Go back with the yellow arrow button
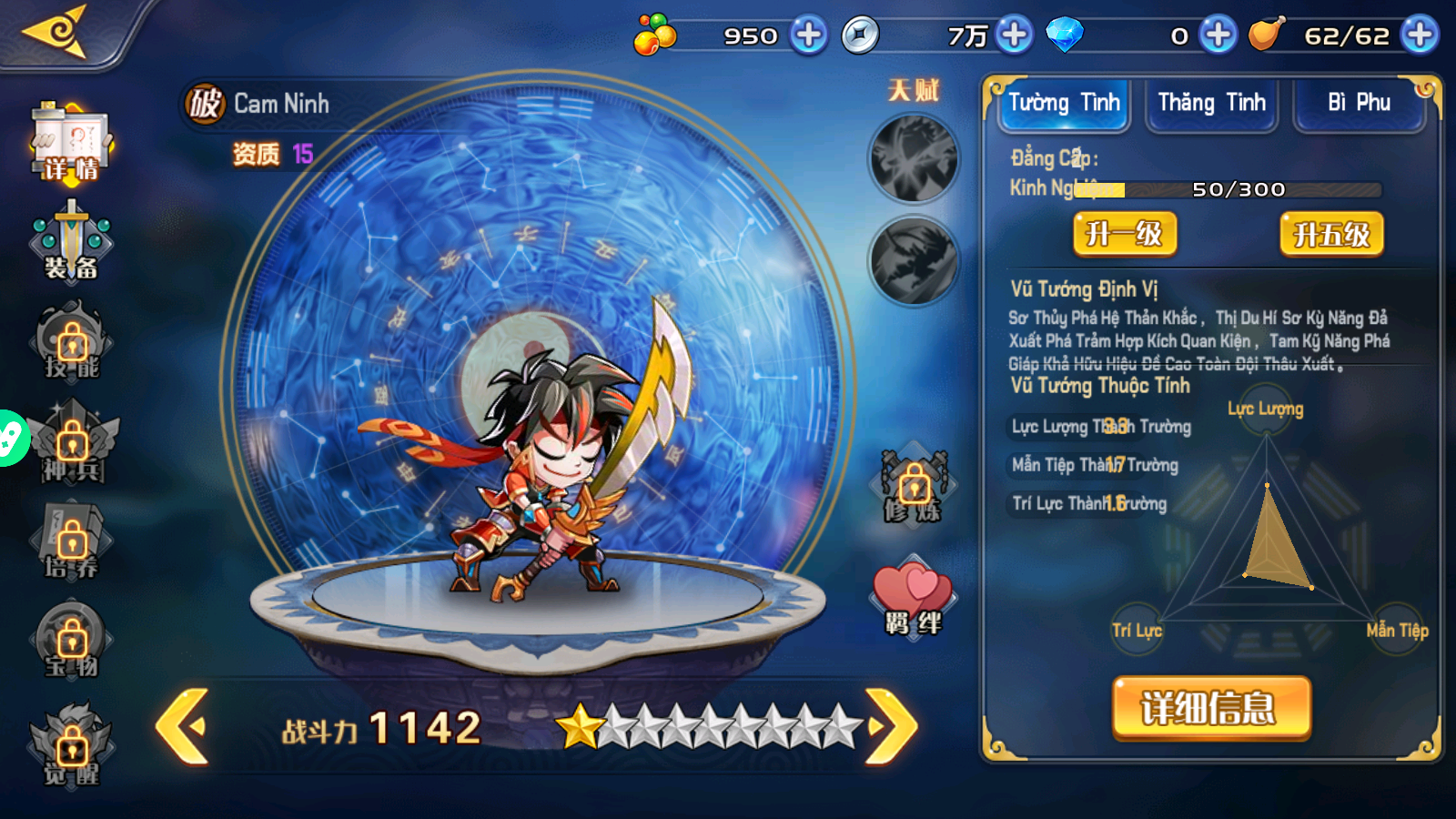Screen dimensions: 1456x819 [x=56, y=32]
